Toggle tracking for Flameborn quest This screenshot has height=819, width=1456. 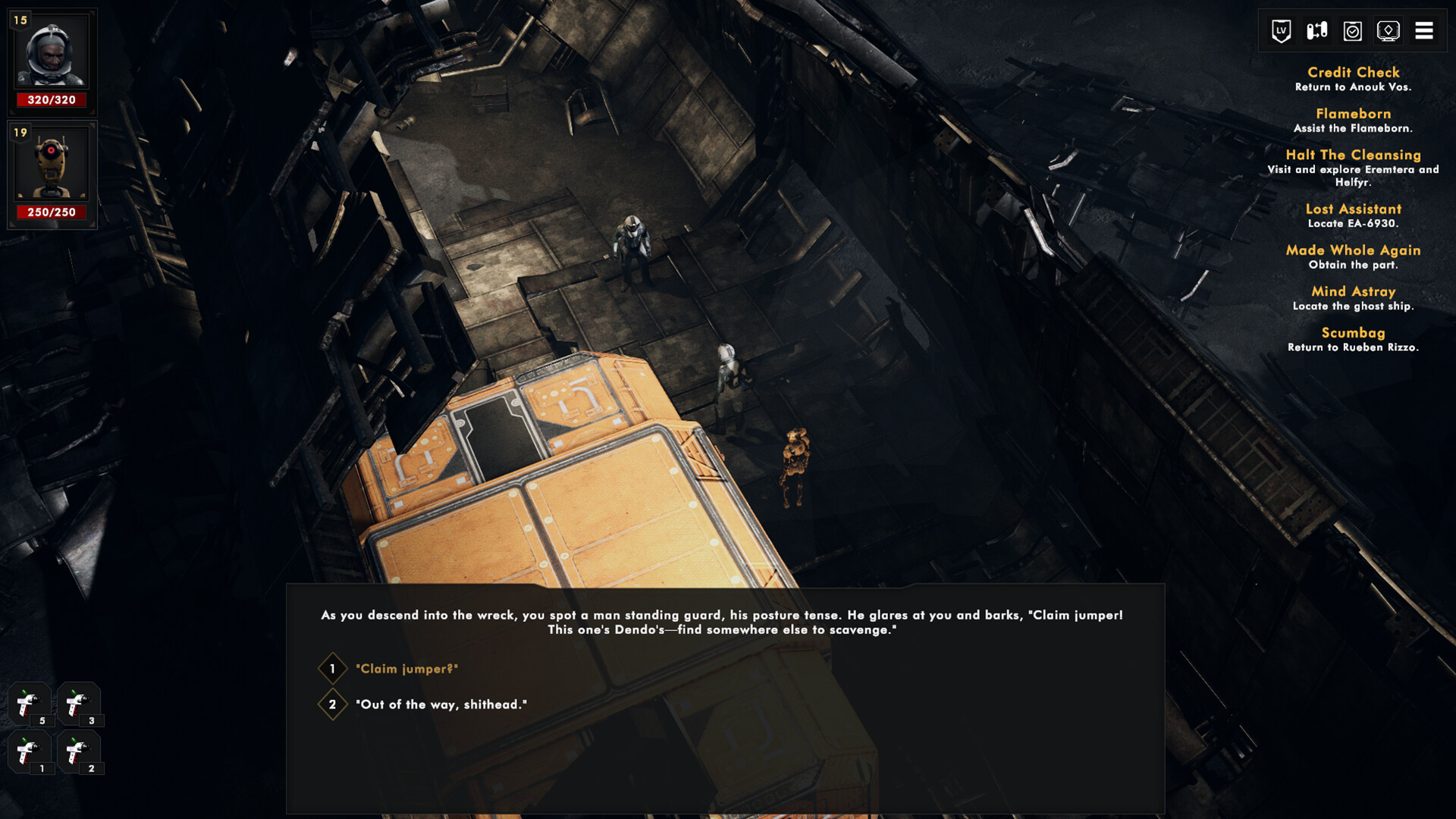coord(1354,114)
